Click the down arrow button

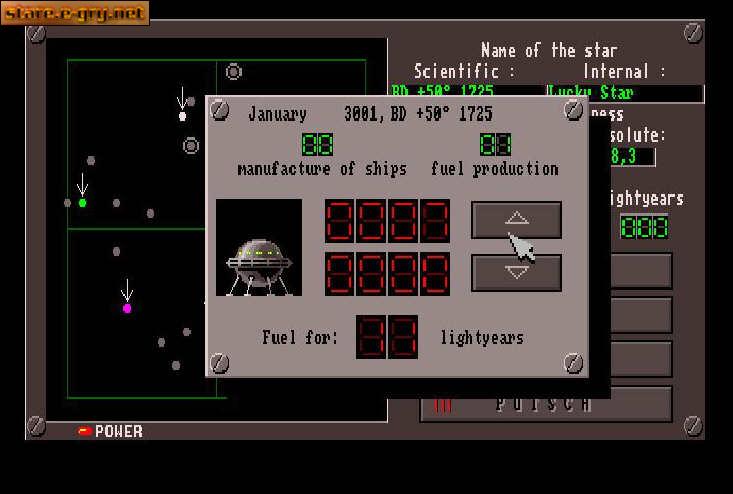[x=516, y=272]
